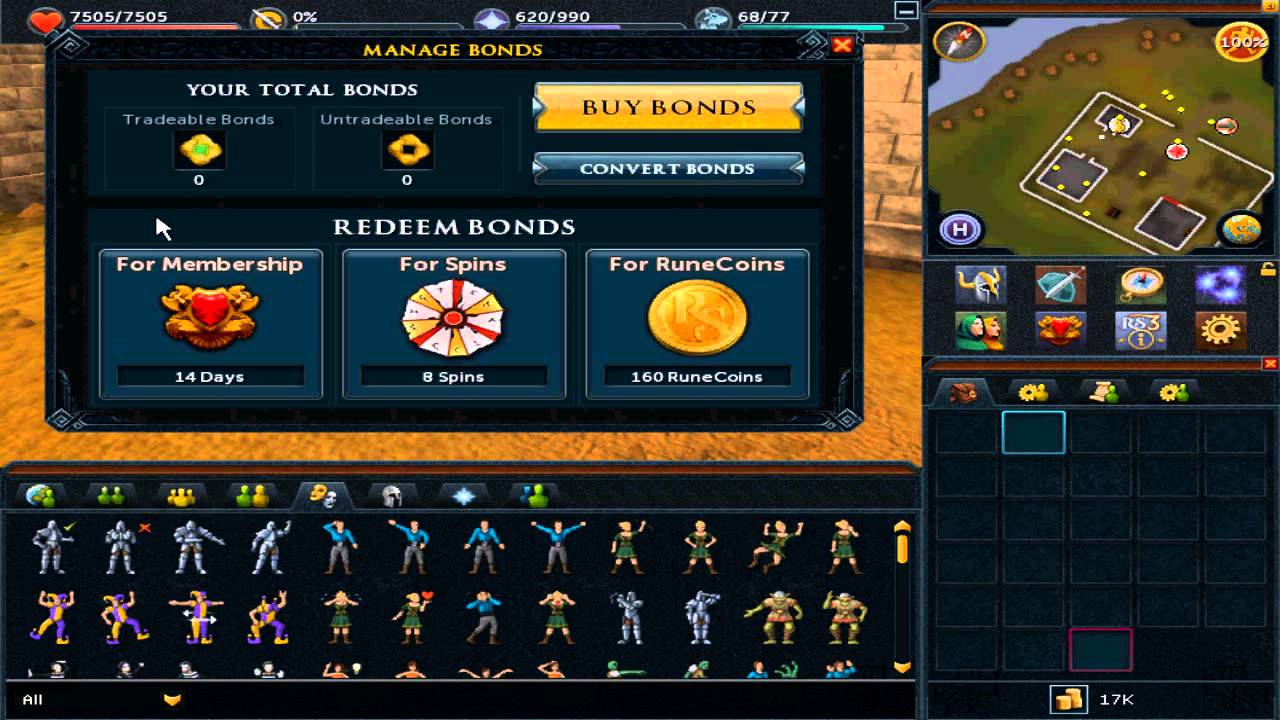Toggle the run energy 100% orb
This screenshot has width=1280, height=720.
[1240, 43]
